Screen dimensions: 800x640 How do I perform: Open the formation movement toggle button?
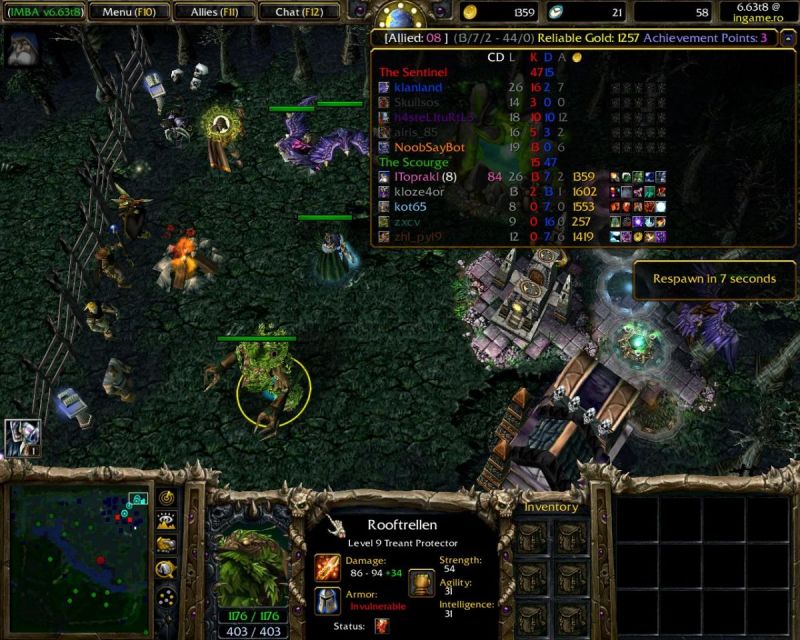coord(166,597)
